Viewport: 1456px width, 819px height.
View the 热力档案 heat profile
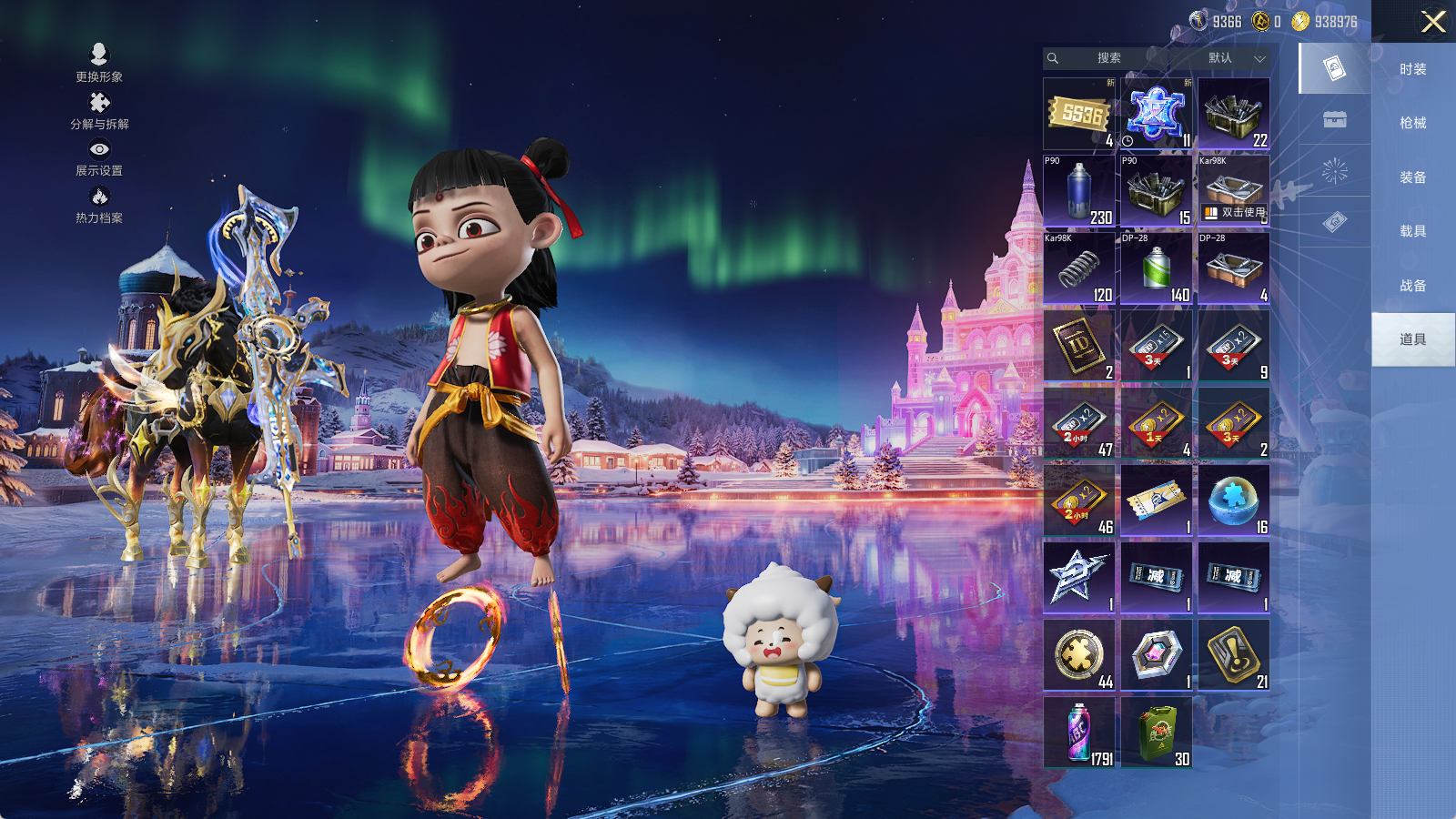point(99,205)
